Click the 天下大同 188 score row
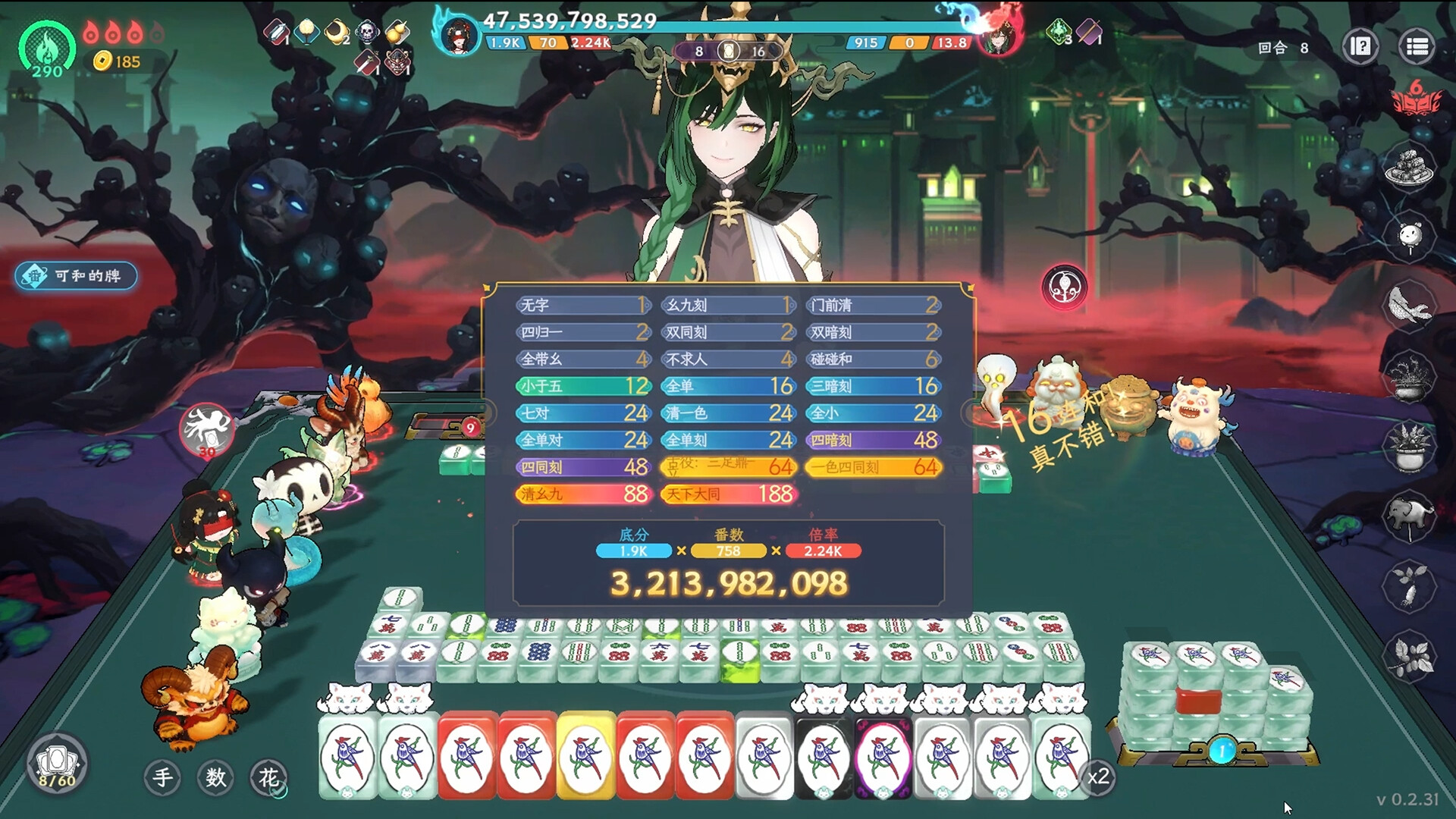The width and height of the screenshot is (1456, 819). (x=730, y=494)
